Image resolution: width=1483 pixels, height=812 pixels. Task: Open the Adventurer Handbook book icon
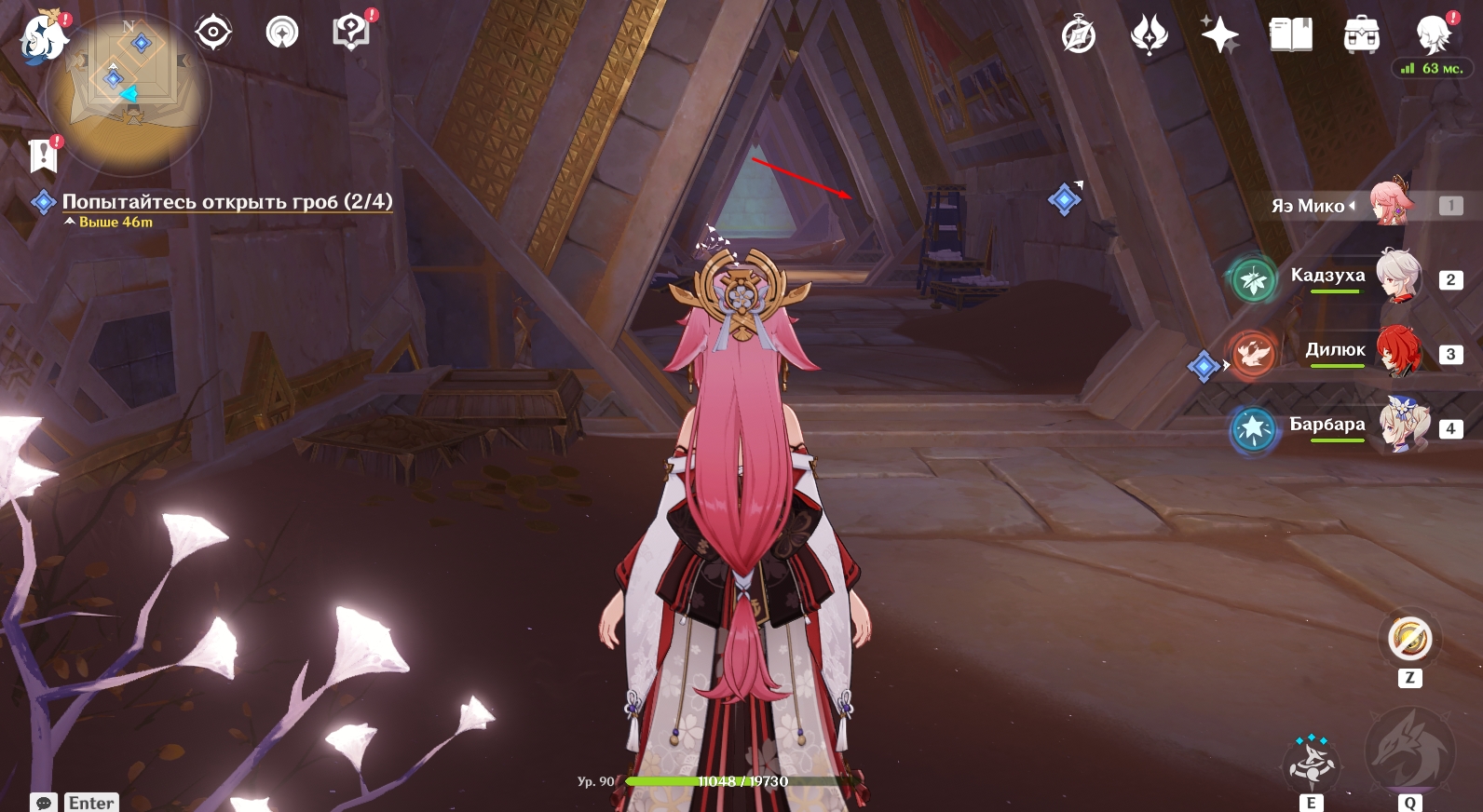(1290, 35)
